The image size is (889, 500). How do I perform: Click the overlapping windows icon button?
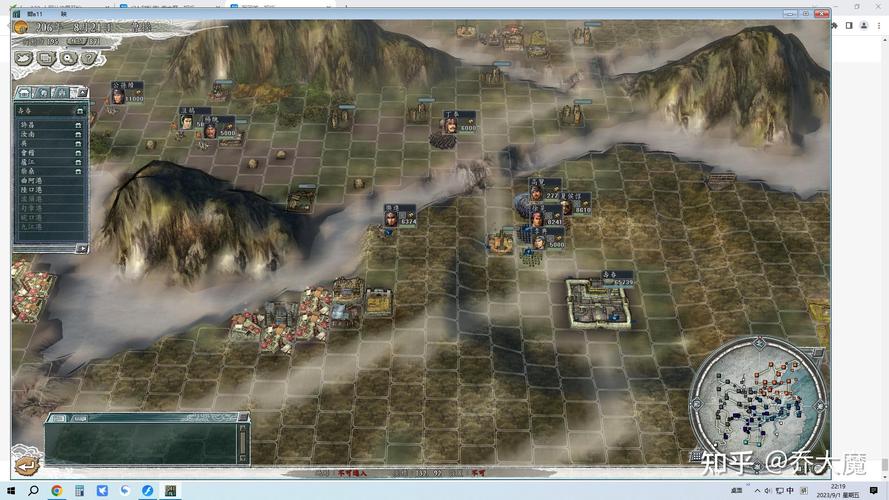coord(45,58)
